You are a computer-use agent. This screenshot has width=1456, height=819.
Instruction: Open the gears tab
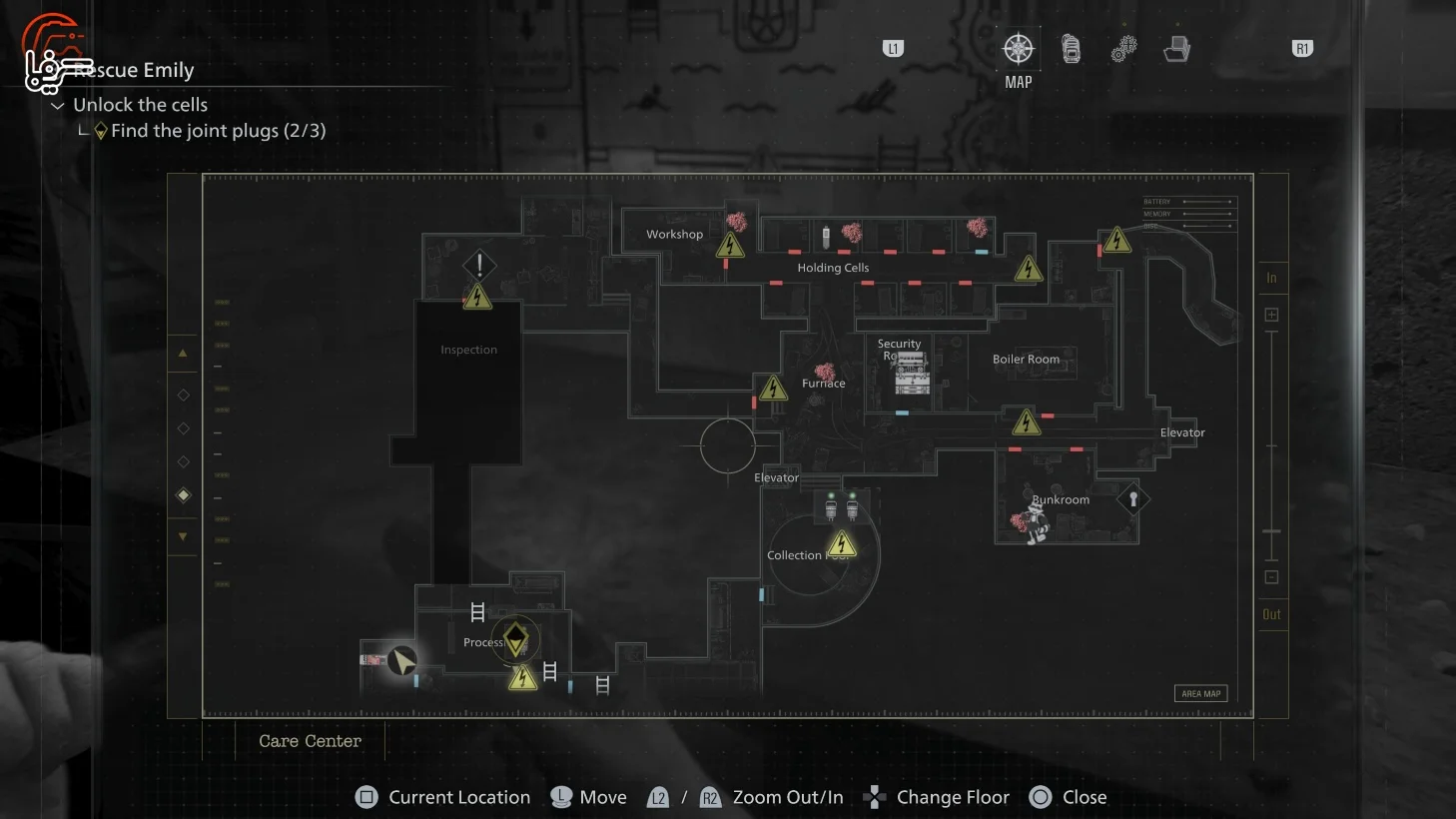[x=1123, y=49]
